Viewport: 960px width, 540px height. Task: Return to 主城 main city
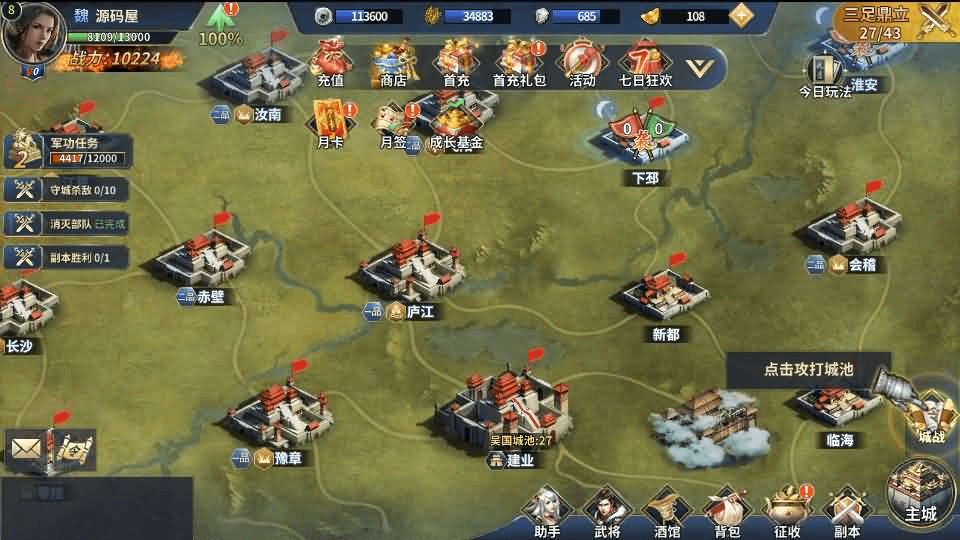tap(920, 496)
